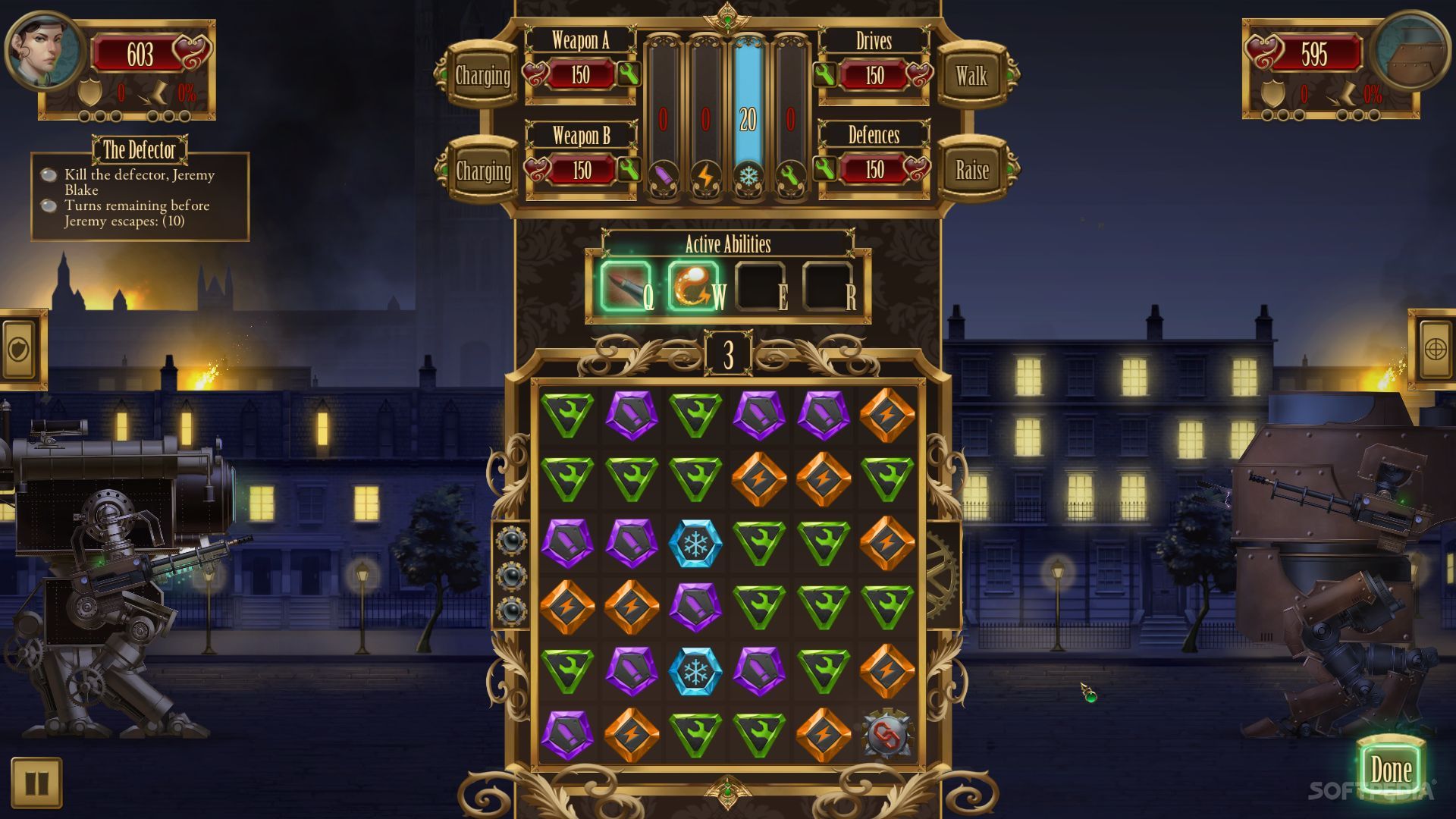
Task: Select the Walk drives button
Action: coord(971,76)
